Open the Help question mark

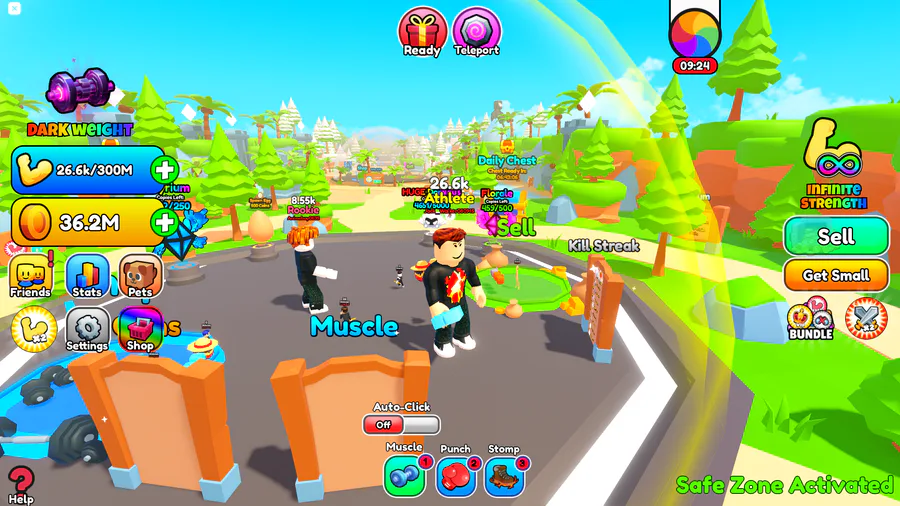point(20,482)
